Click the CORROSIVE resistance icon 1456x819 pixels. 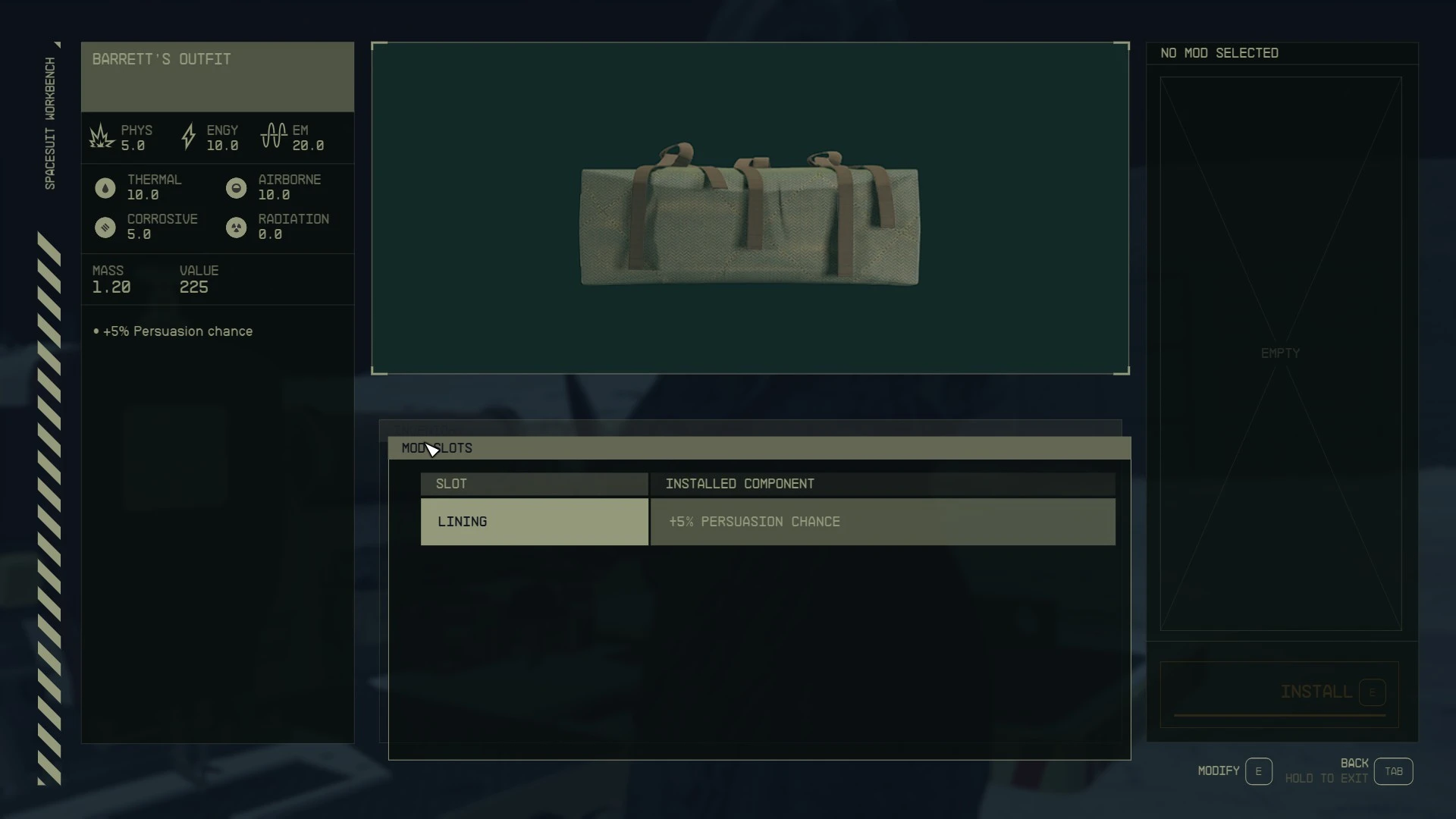pos(105,227)
